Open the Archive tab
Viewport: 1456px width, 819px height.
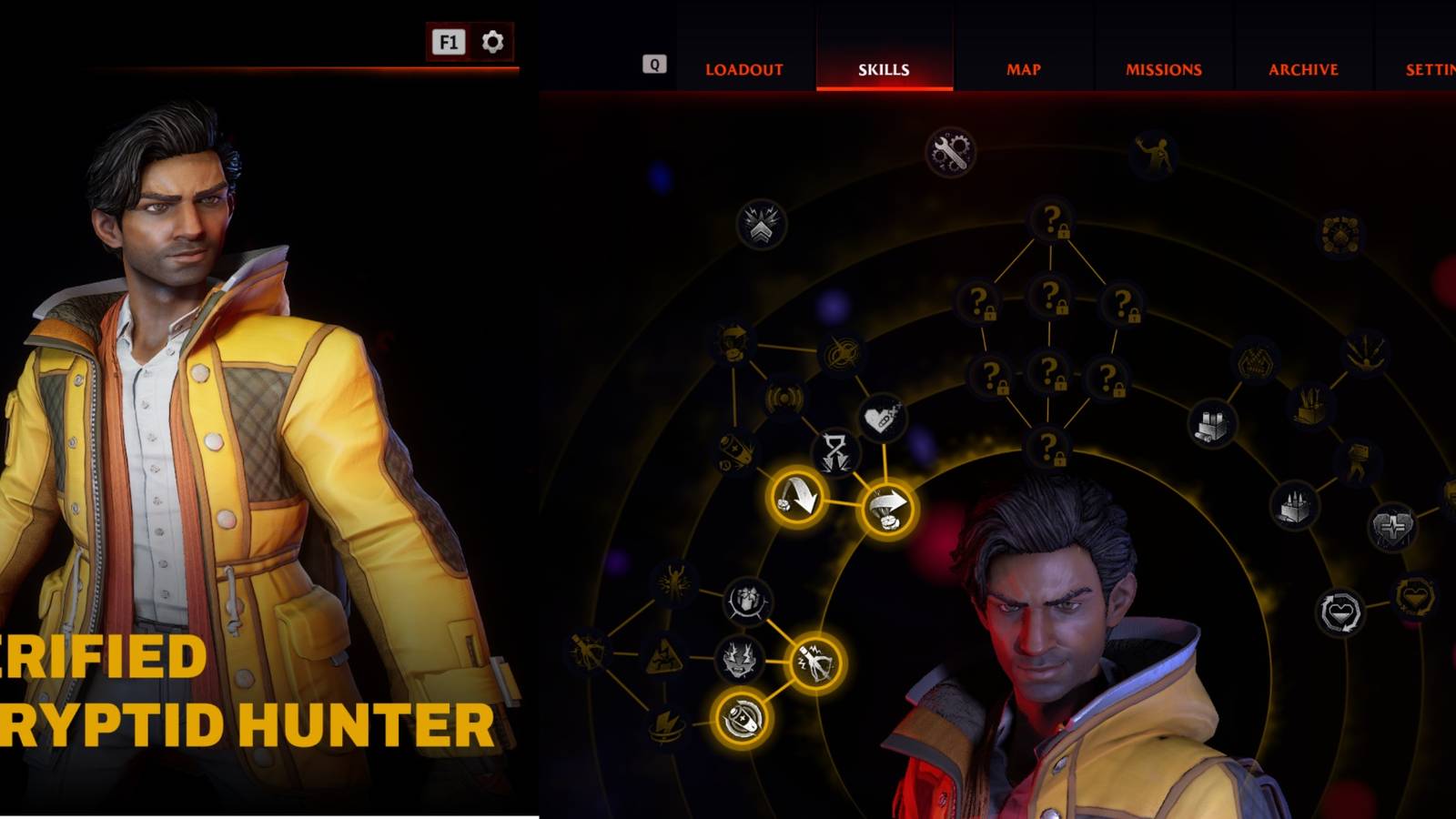click(1303, 69)
